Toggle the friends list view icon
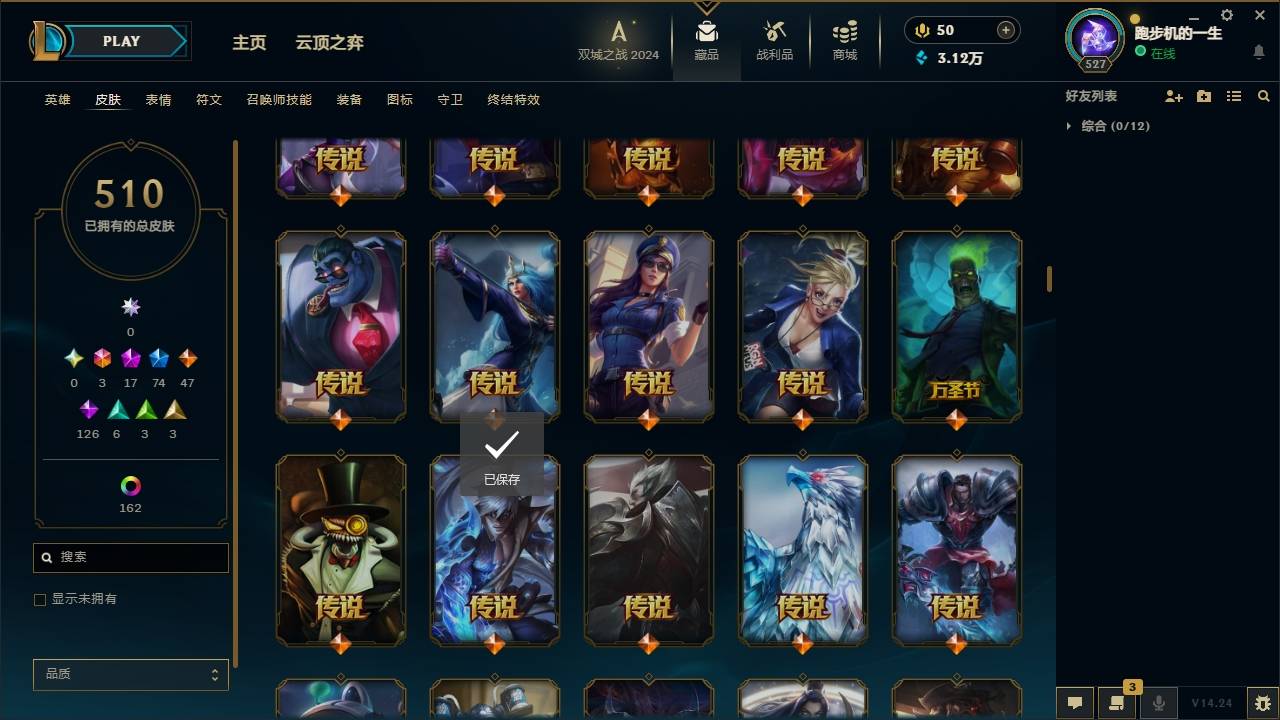 coord(1234,96)
